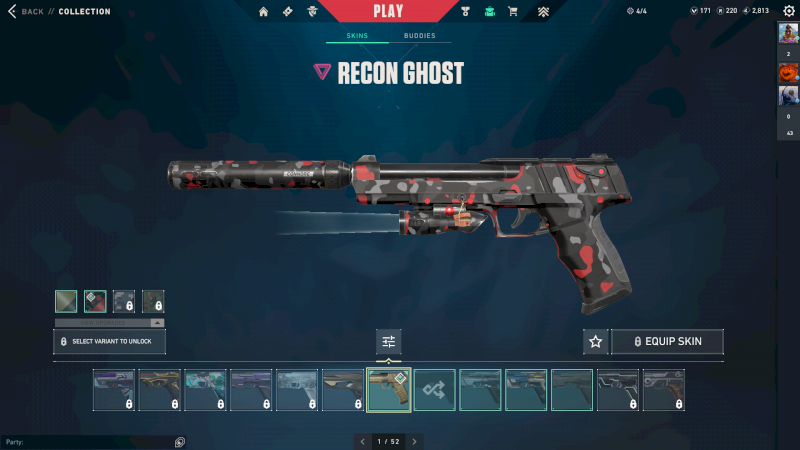
Task: Select the tan Recon Ghost skin thumbnail
Action: (389, 390)
